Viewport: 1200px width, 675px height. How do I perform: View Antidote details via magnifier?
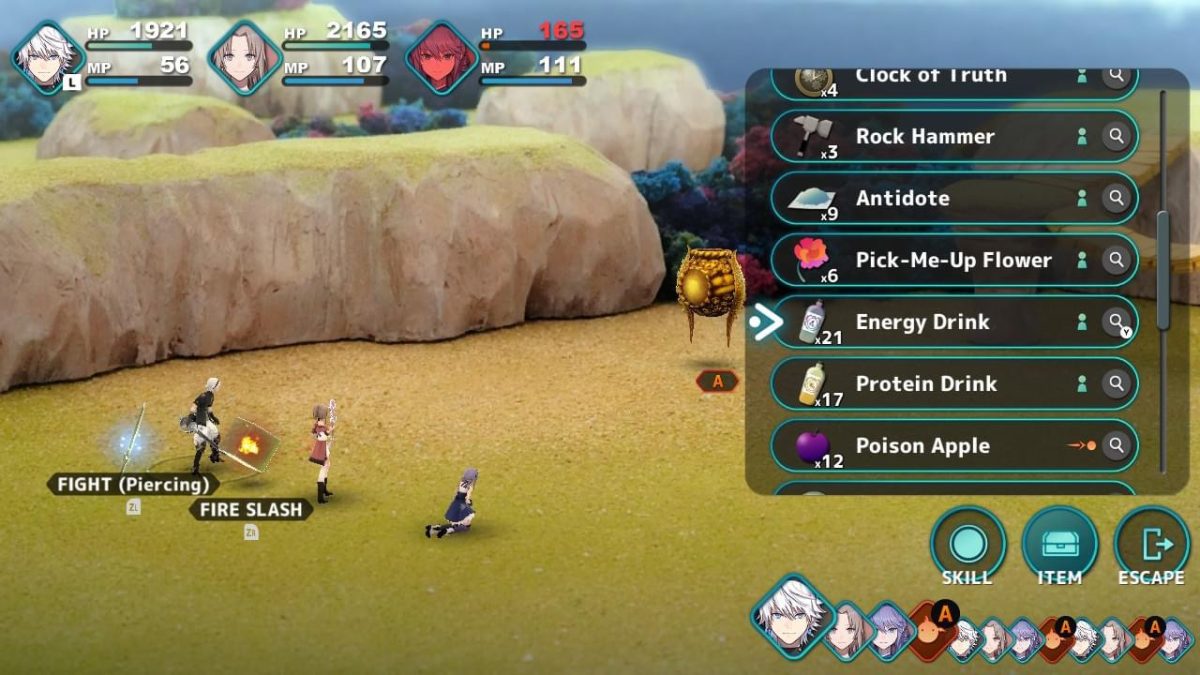tap(1115, 199)
